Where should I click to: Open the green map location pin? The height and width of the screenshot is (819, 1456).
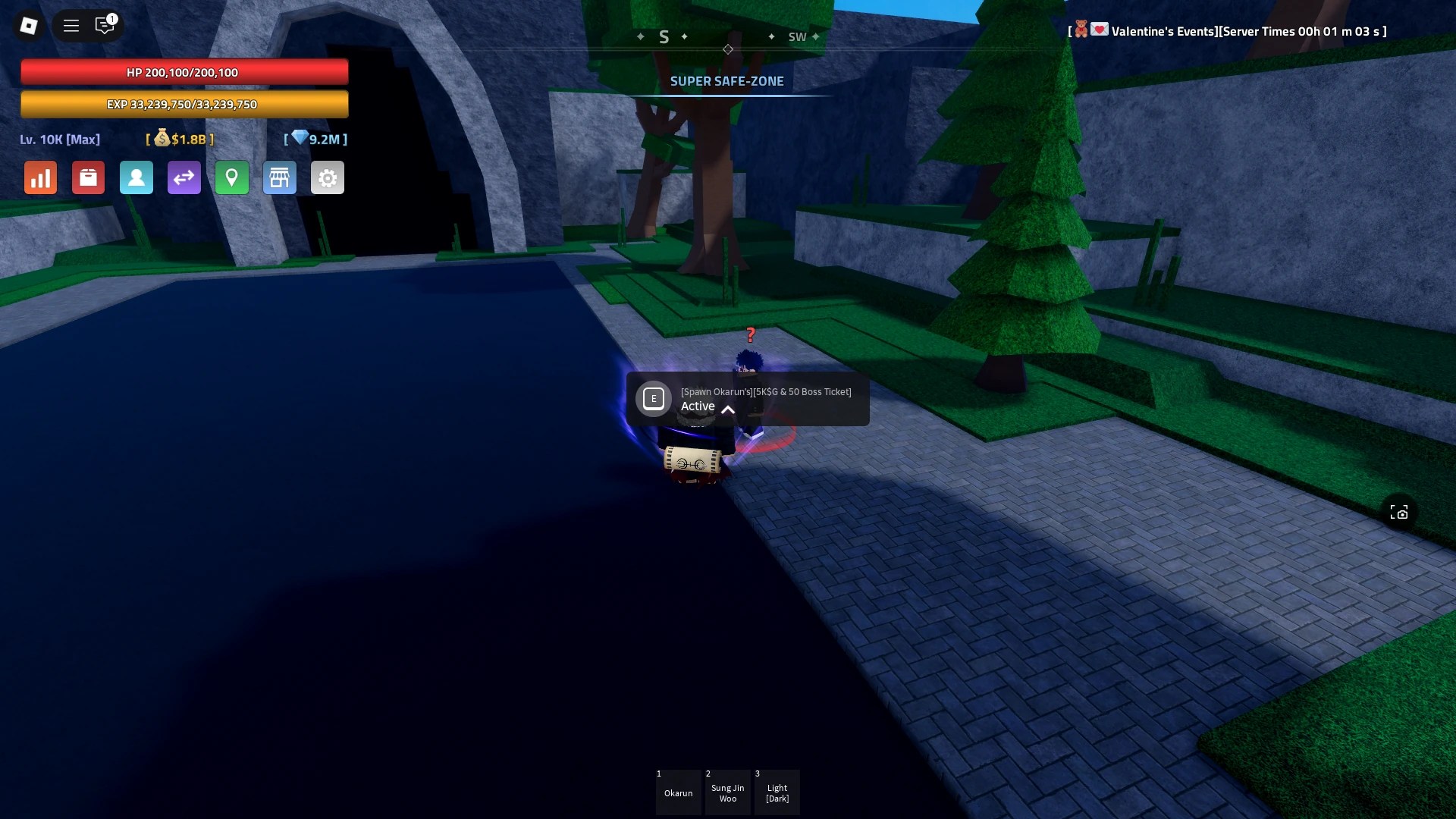point(232,177)
